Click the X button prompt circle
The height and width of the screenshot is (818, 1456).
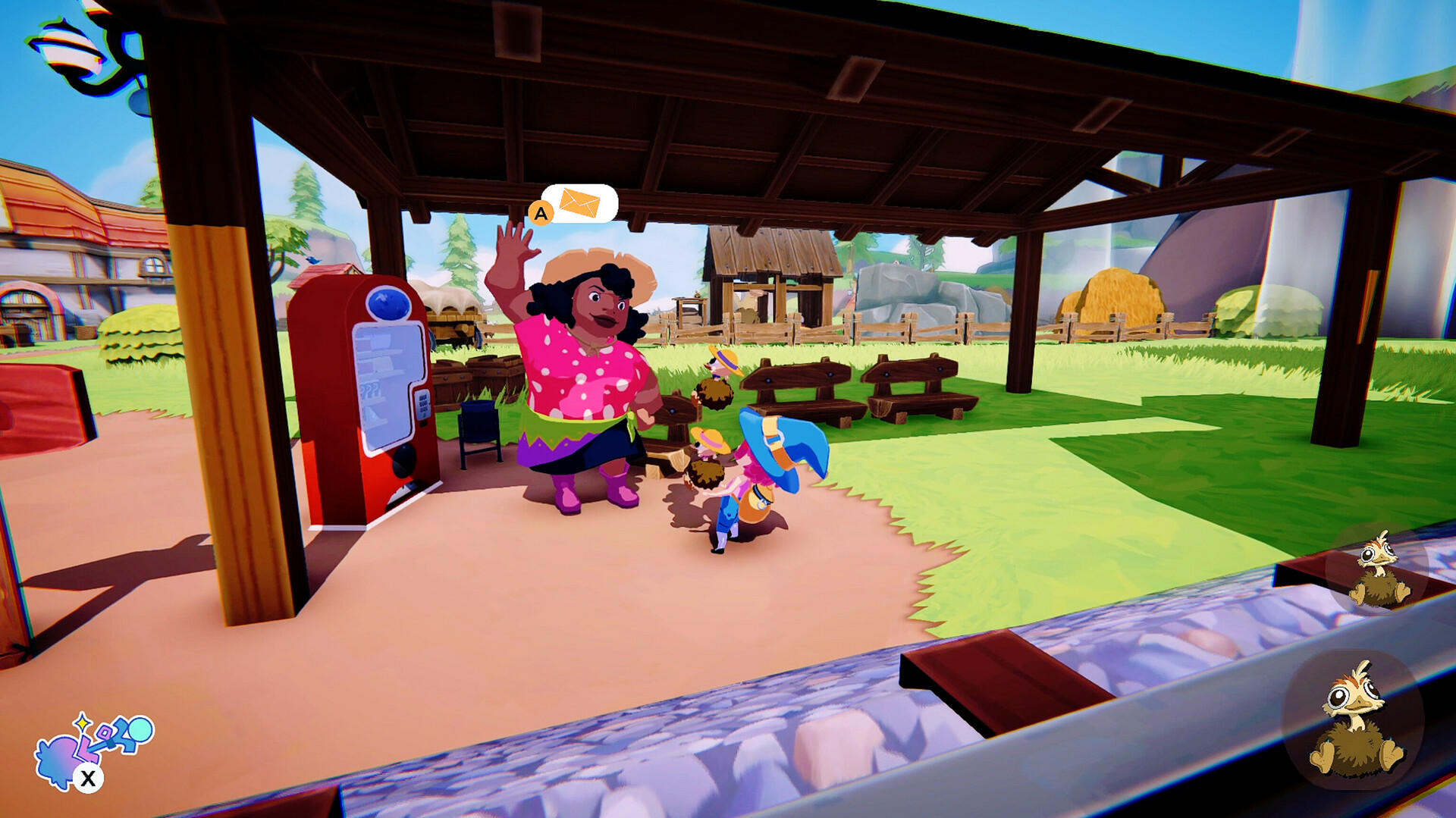(88, 777)
